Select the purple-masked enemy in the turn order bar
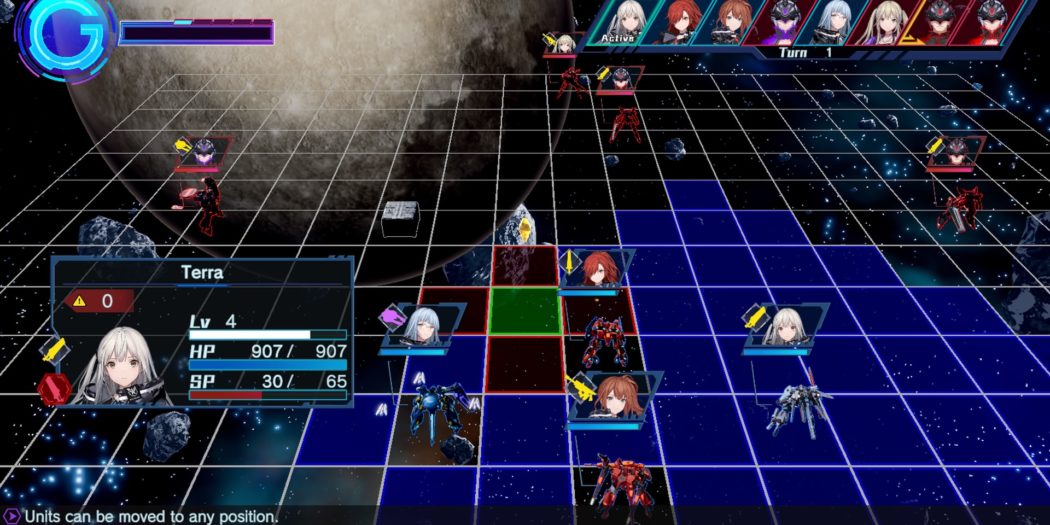 (784, 22)
